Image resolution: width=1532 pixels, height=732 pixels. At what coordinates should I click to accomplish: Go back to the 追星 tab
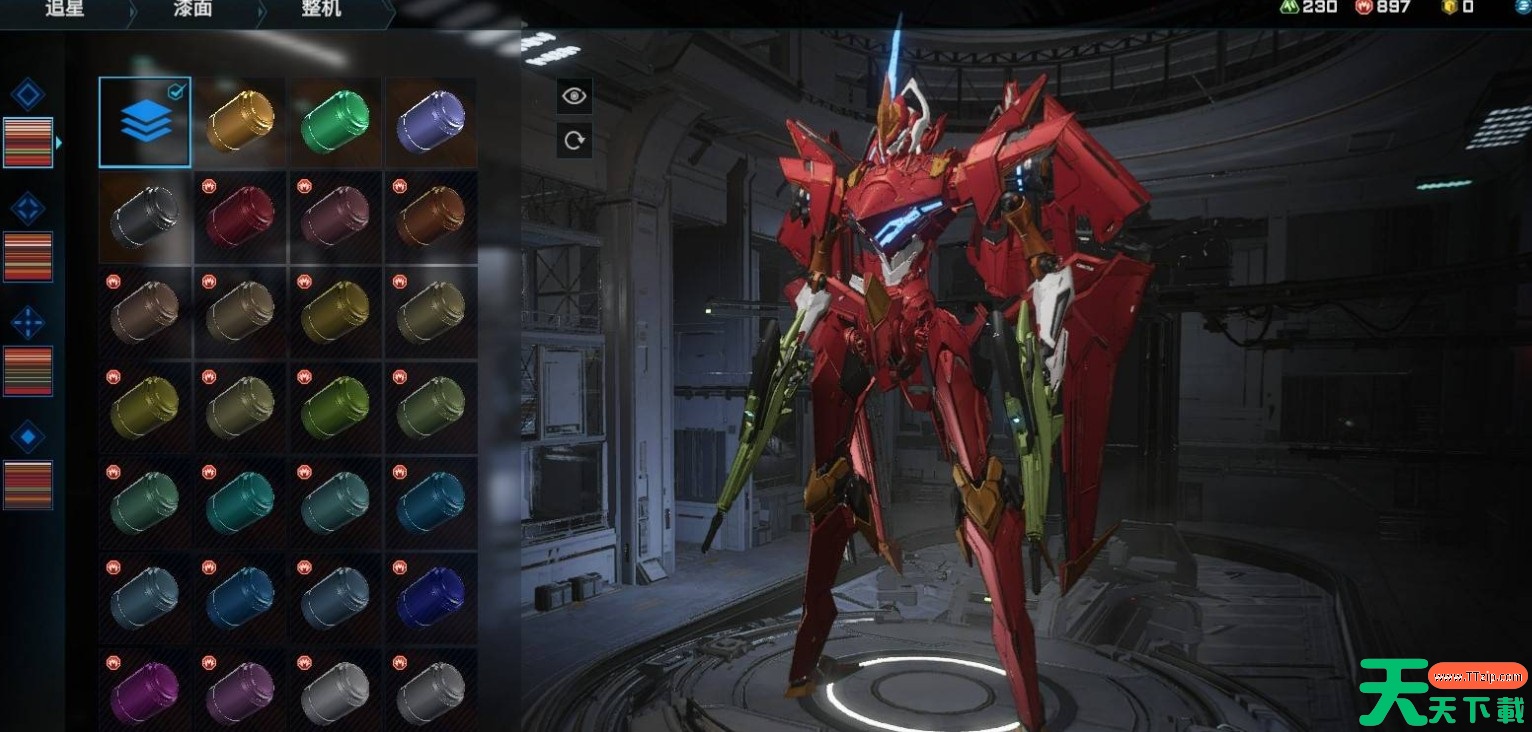tap(64, 10)
